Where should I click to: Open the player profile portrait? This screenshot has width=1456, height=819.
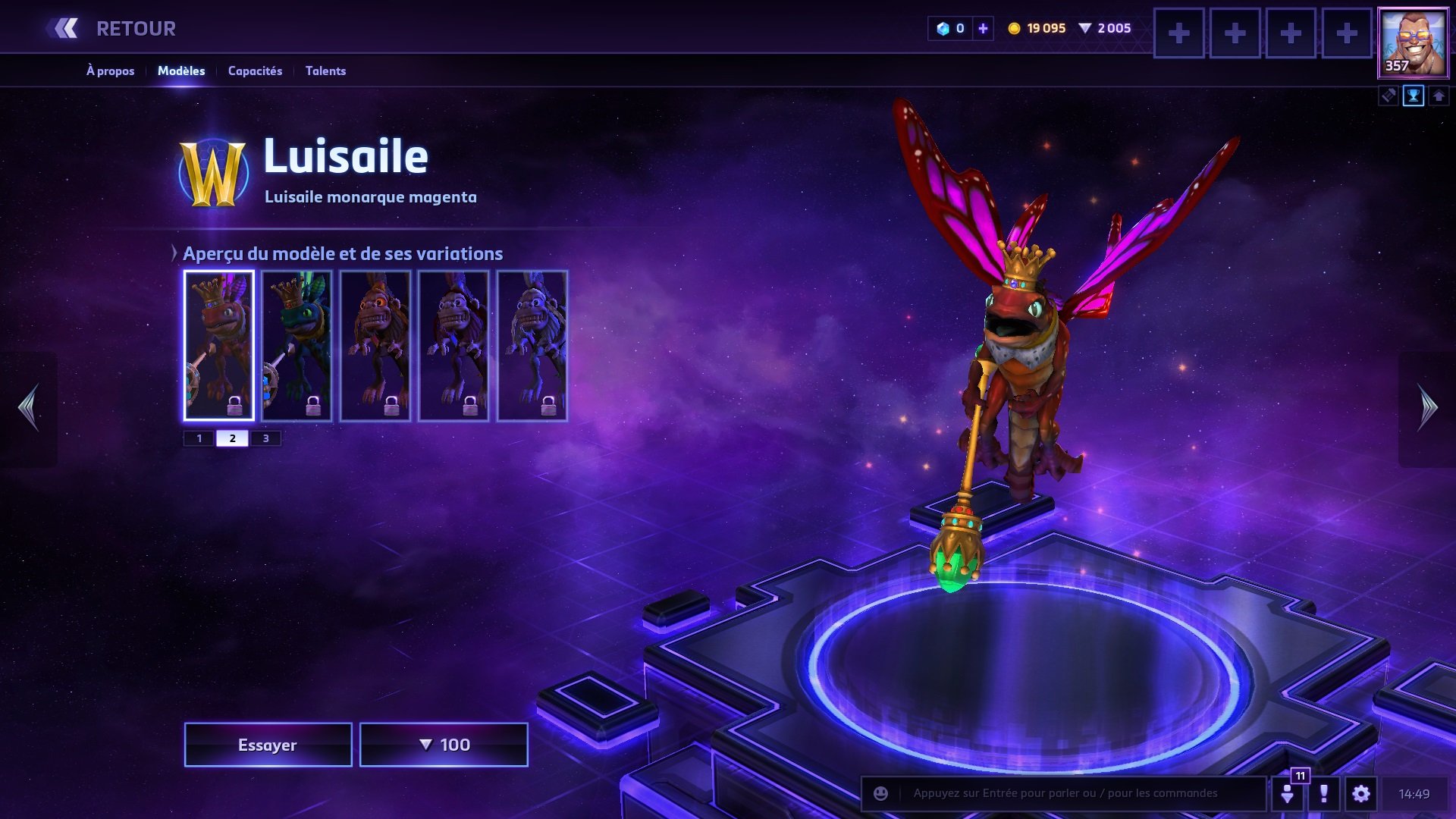coord(1413,43)
